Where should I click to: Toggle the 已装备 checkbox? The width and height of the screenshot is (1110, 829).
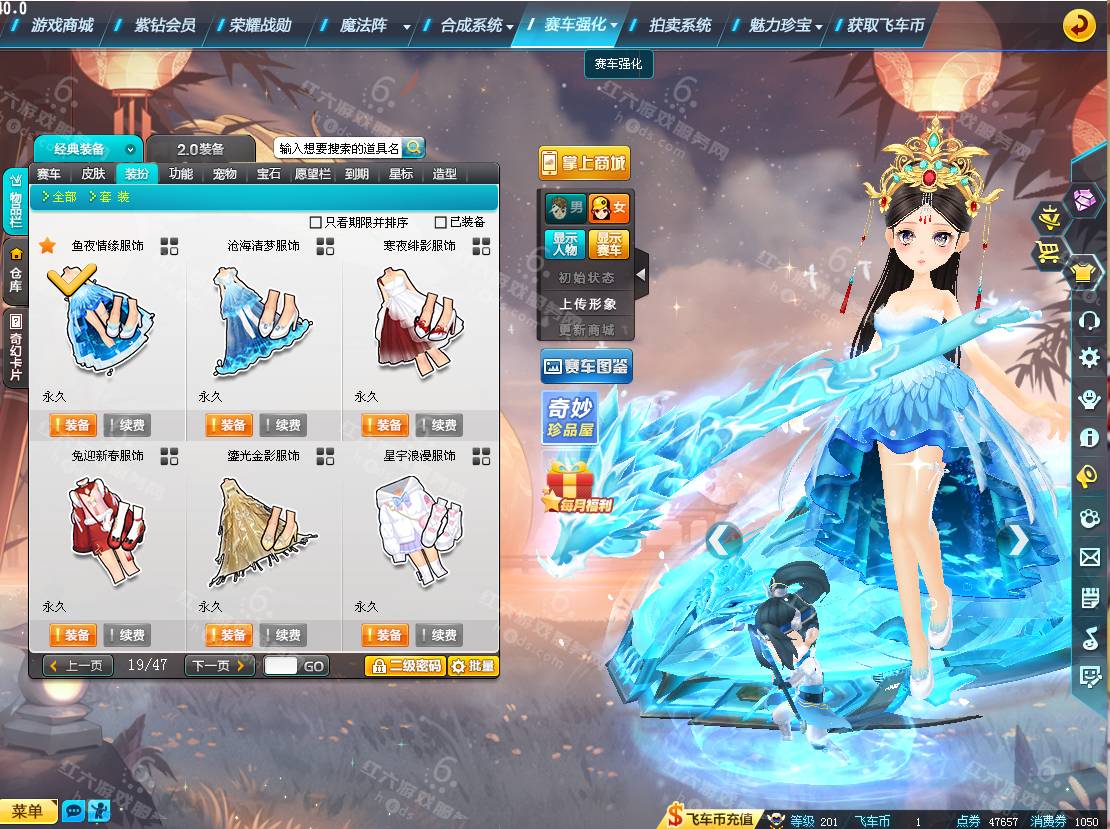(x=441, y=222)
